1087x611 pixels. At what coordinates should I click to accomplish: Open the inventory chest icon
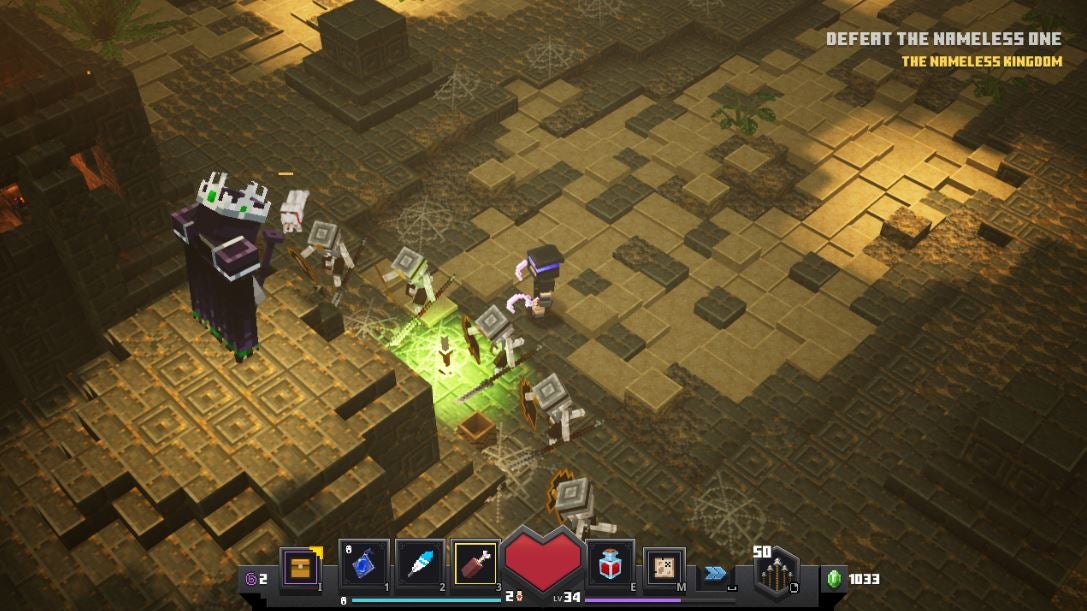click(x=300, y=568)
